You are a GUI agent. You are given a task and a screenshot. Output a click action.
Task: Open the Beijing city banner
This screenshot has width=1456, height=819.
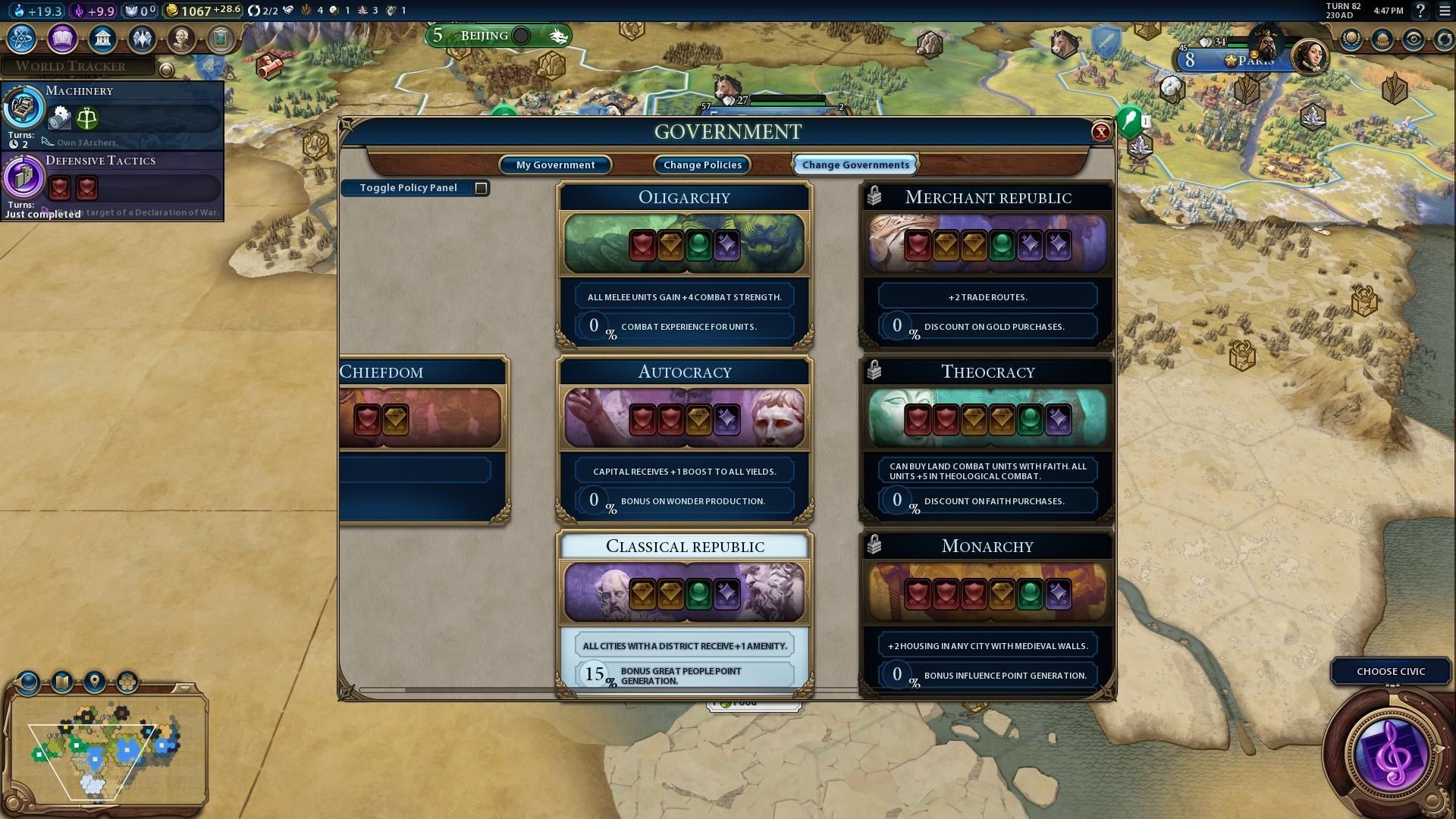coord(485,36)
